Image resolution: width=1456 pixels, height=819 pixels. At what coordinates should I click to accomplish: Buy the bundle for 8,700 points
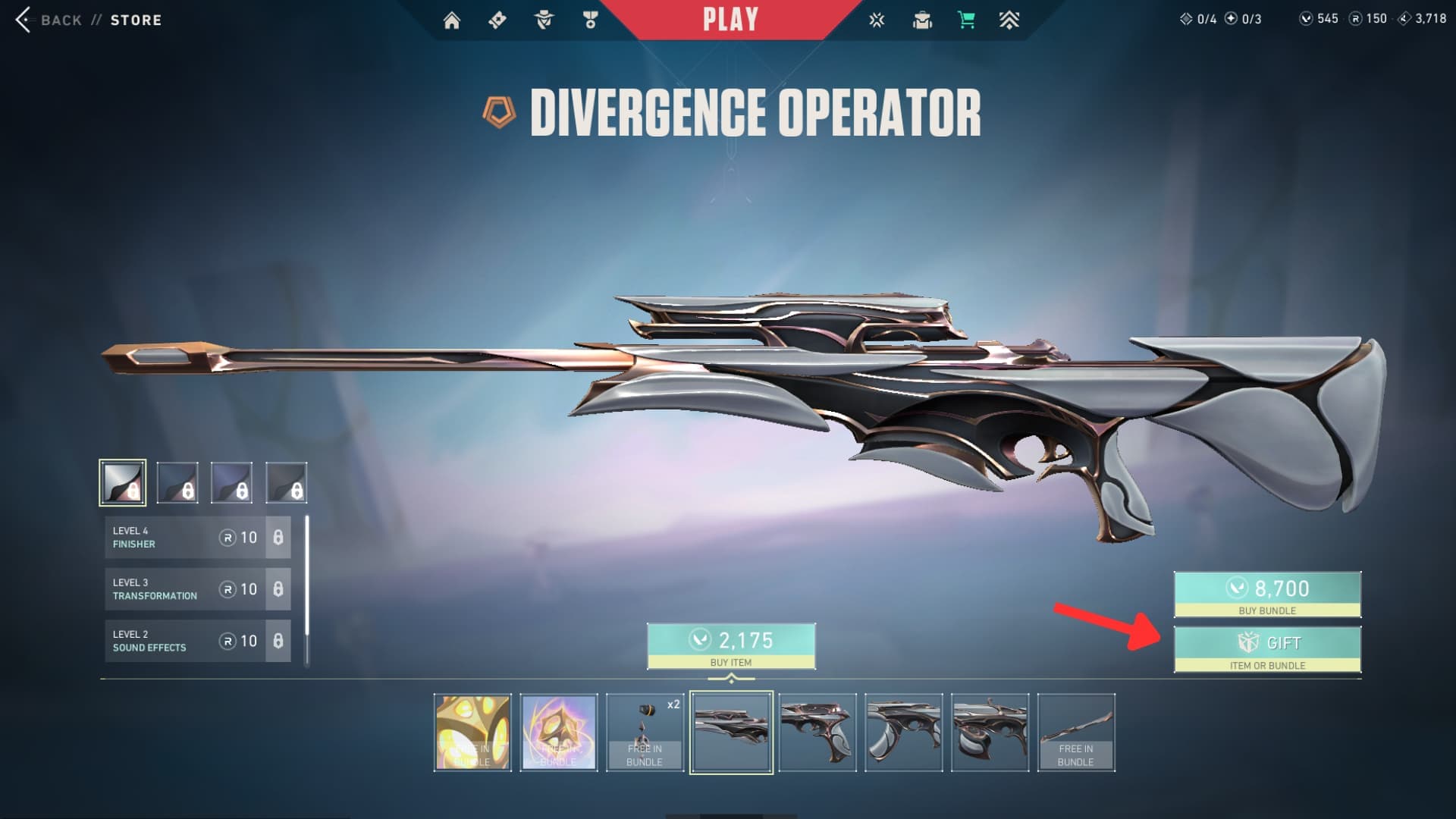tap(1267, 594)
